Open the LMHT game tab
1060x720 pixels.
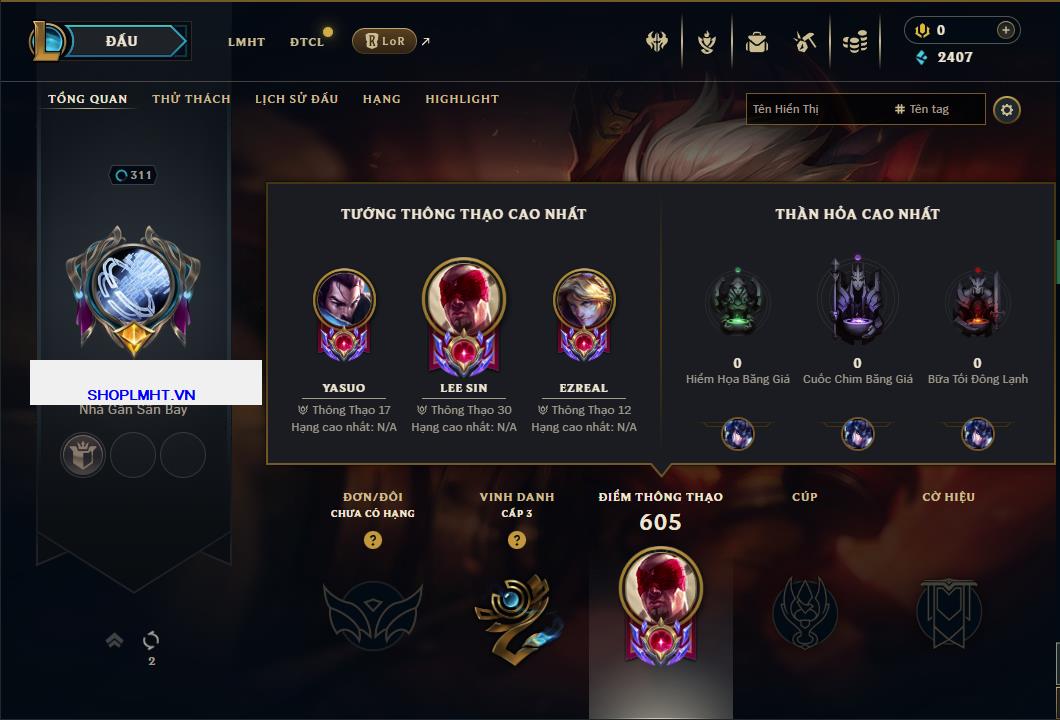tap(246, 42)
